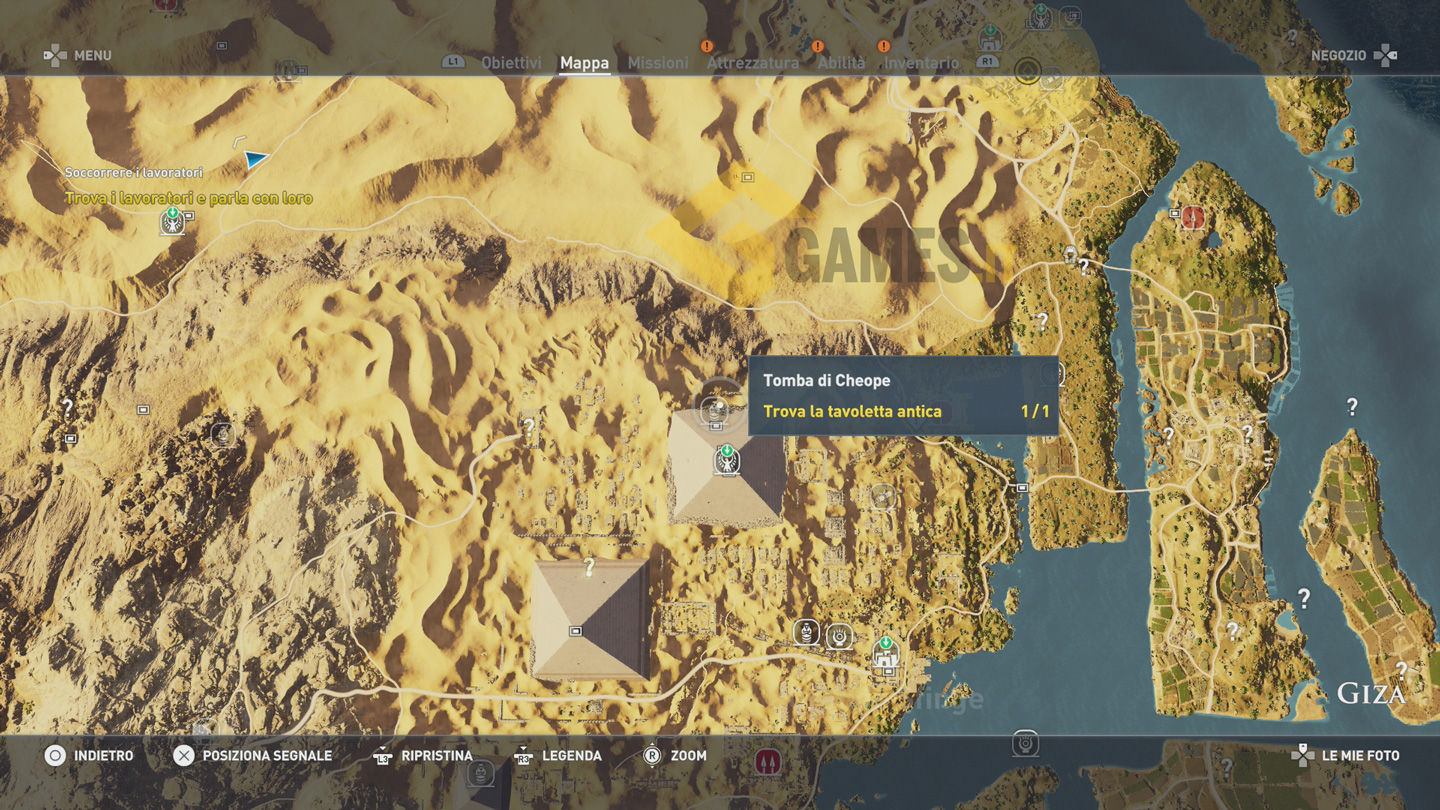Go to the Attrezzatura tab

point(752,63)
